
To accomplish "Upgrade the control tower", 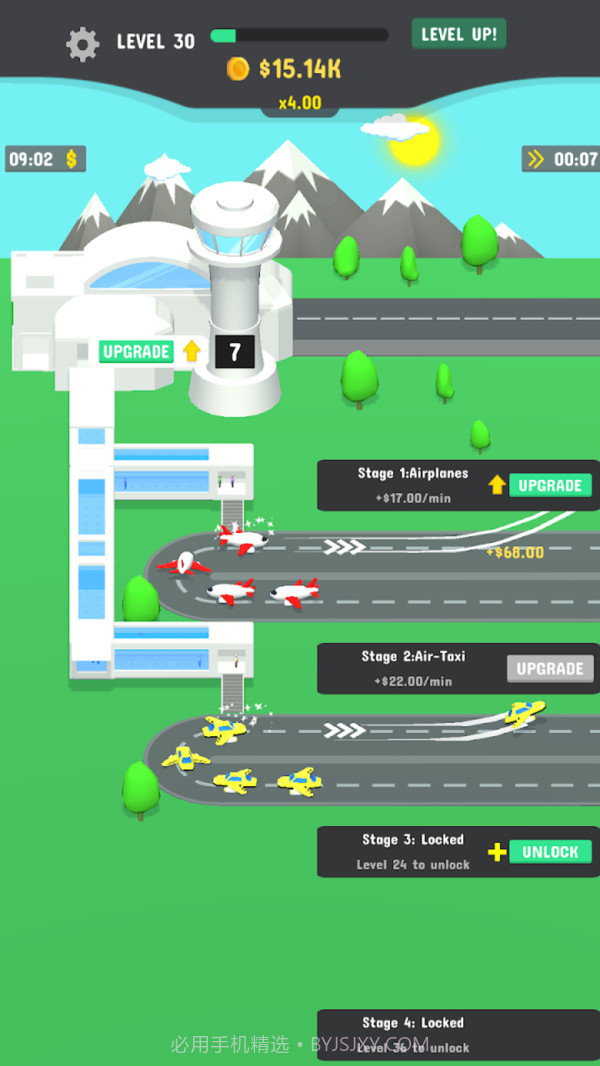I will tap(137, 351).
